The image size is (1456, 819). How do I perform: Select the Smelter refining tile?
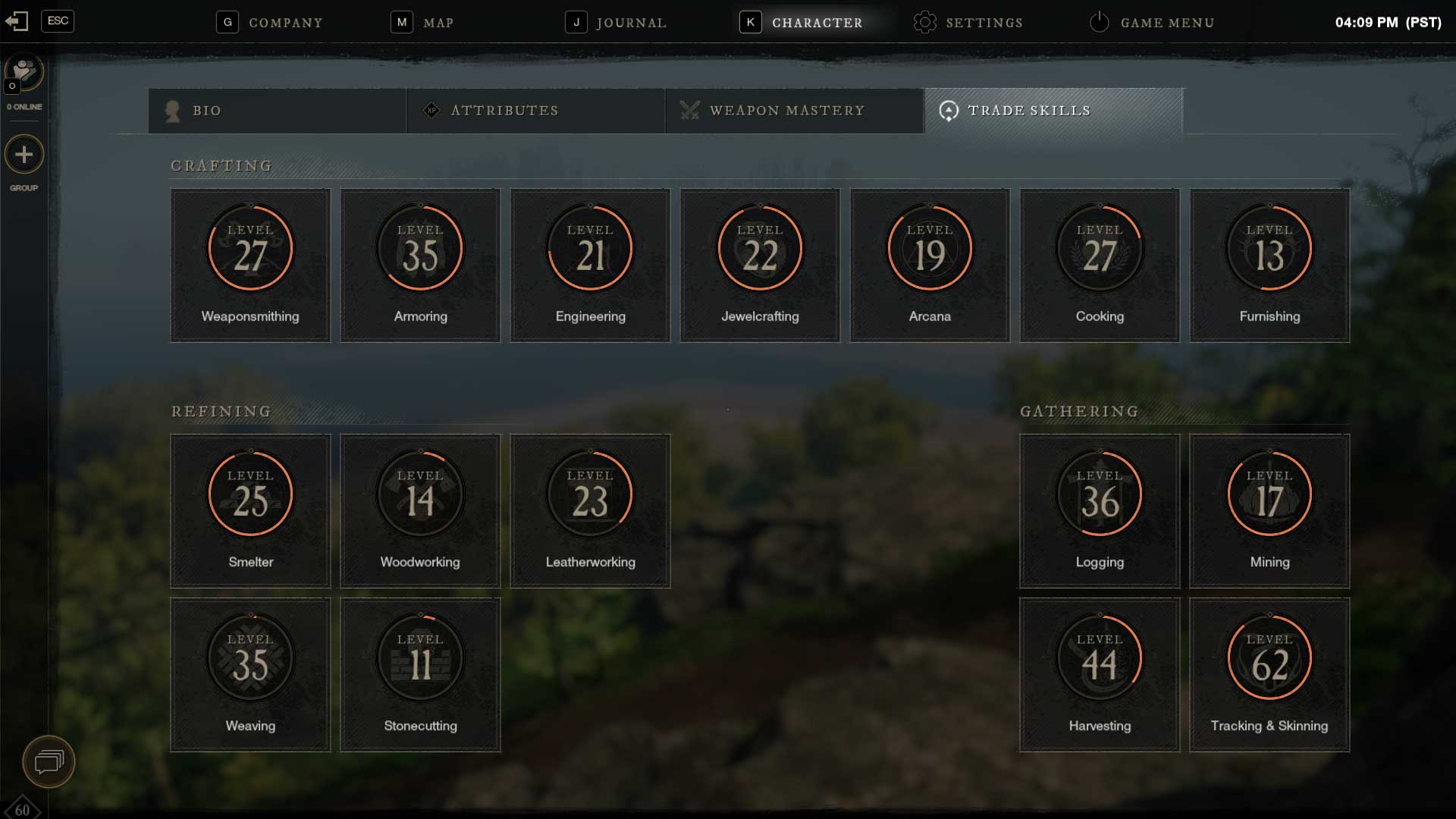click(x=250, y=511)
